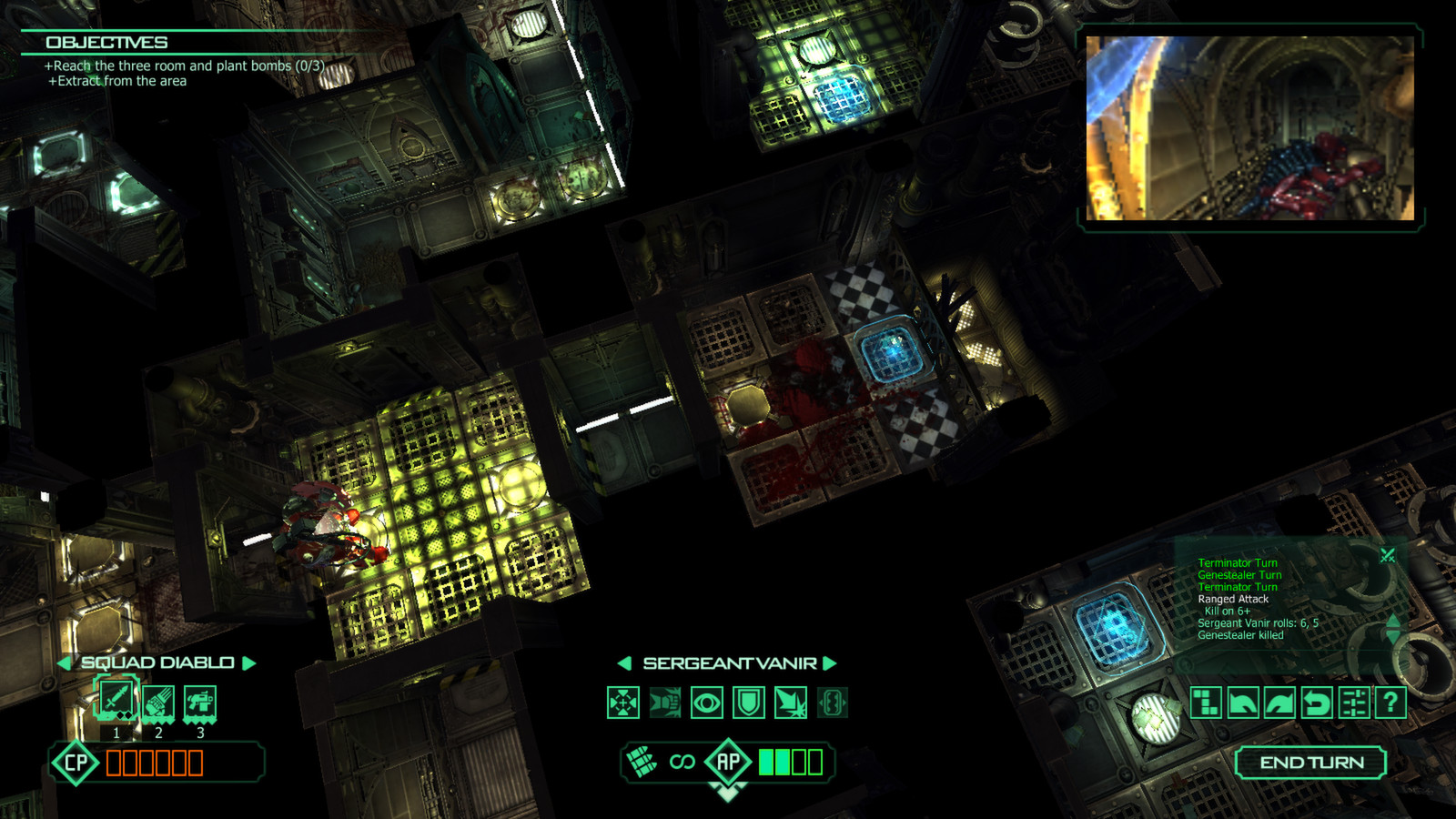Click the tactical map tiles icon

[x=1206, y=703]
